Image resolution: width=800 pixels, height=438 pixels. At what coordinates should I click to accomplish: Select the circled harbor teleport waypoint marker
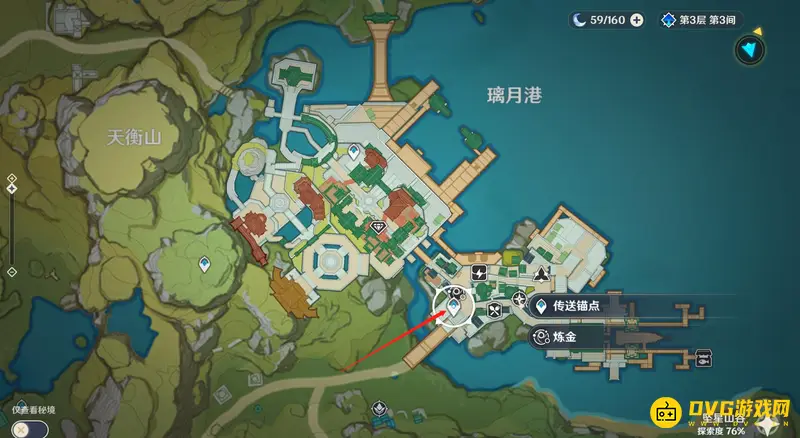[x=453, y=305]
